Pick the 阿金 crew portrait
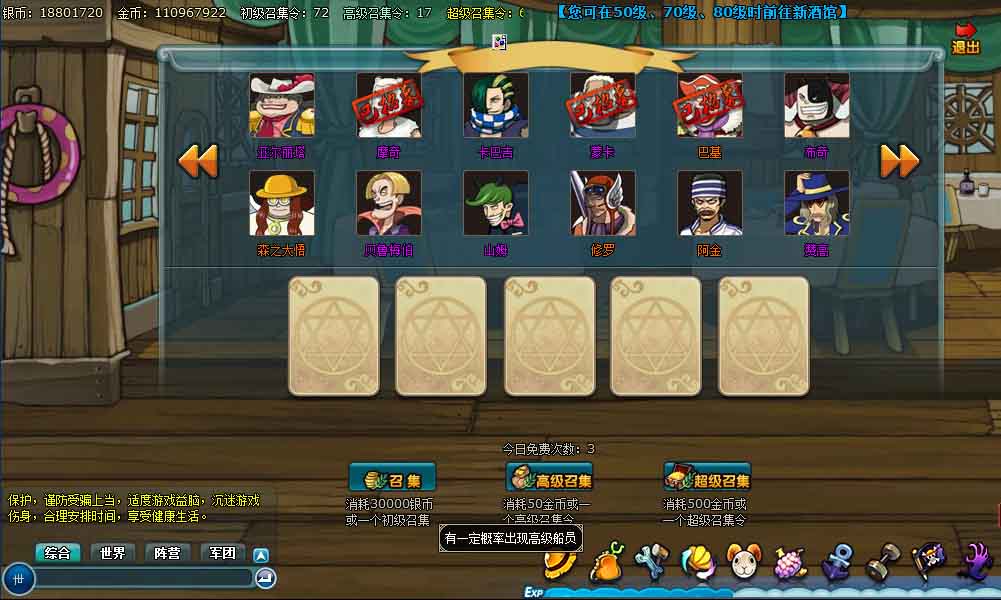 pos(710,203)
